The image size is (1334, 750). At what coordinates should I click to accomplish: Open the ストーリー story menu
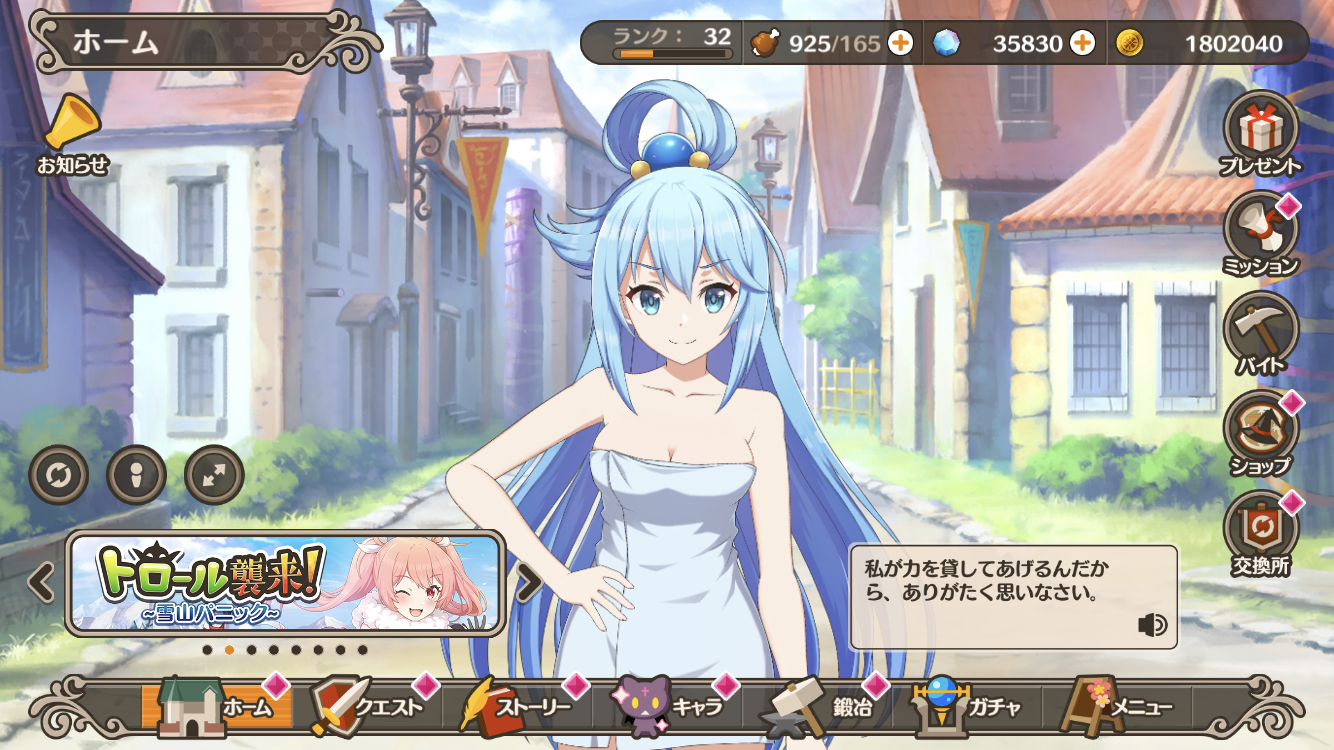coord(515,707)
